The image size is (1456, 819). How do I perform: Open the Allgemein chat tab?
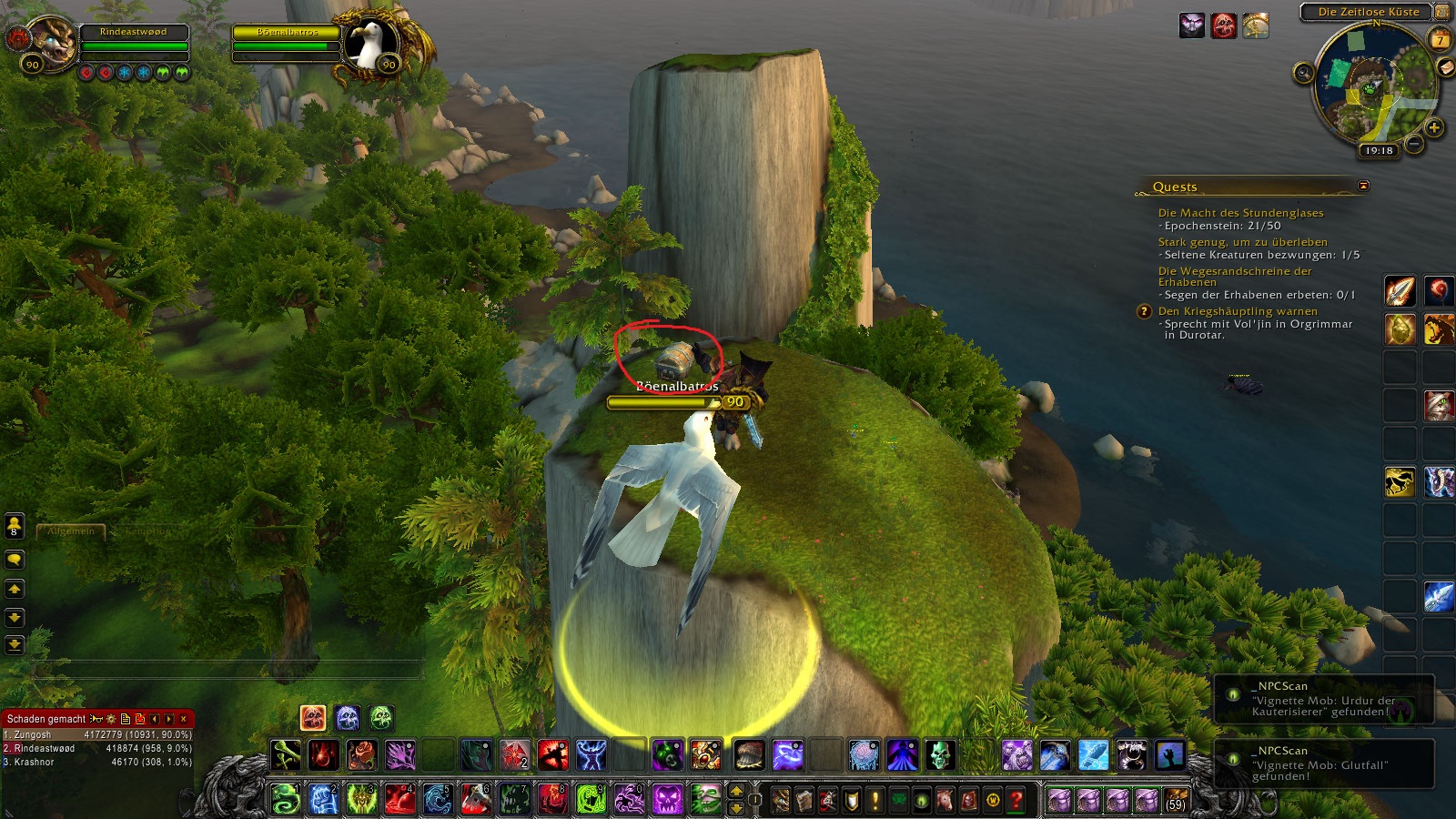click(x=71, y=531)
